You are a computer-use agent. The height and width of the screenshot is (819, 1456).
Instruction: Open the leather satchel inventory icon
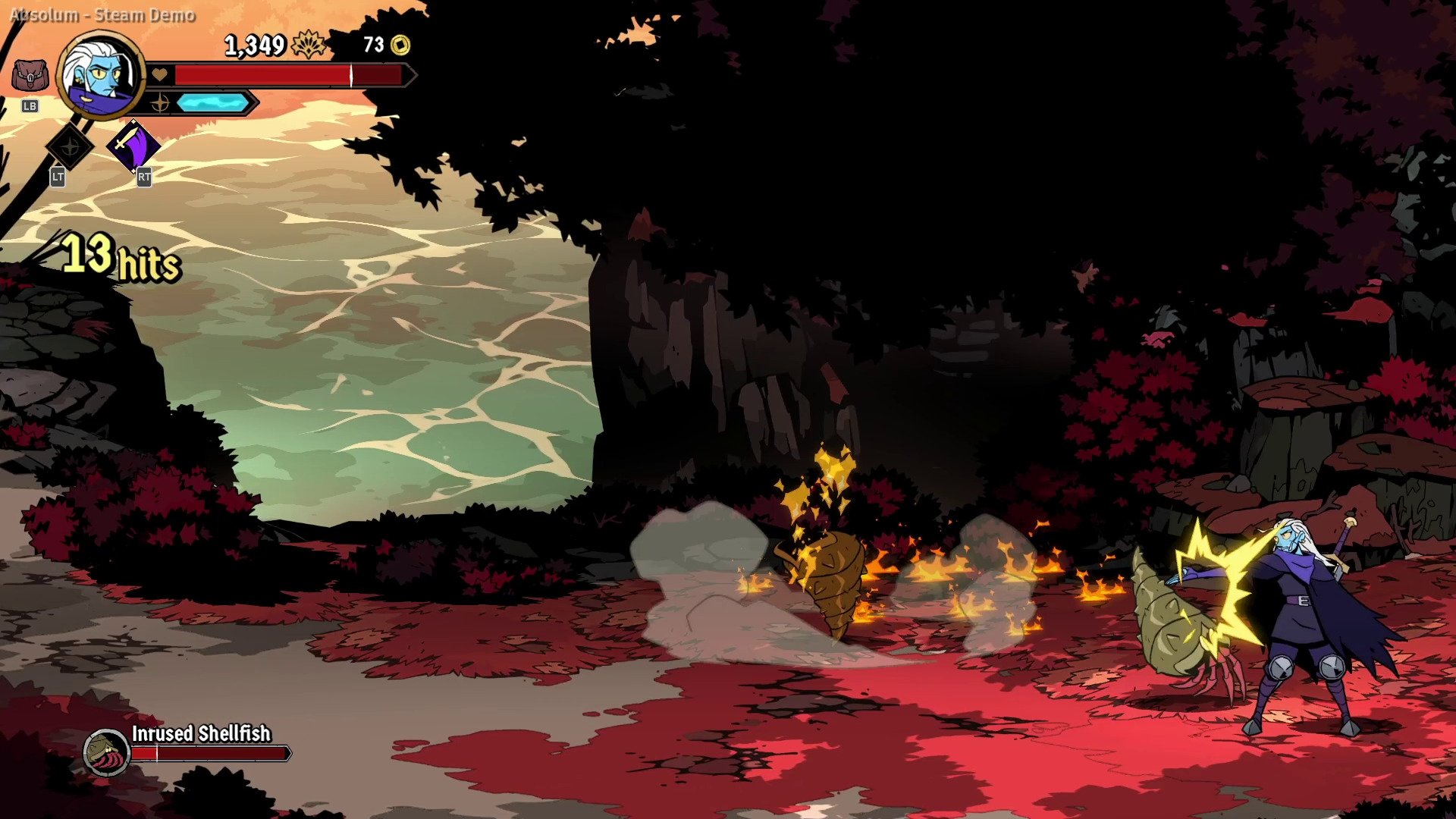pyautogui.click(x=30, y=77)
